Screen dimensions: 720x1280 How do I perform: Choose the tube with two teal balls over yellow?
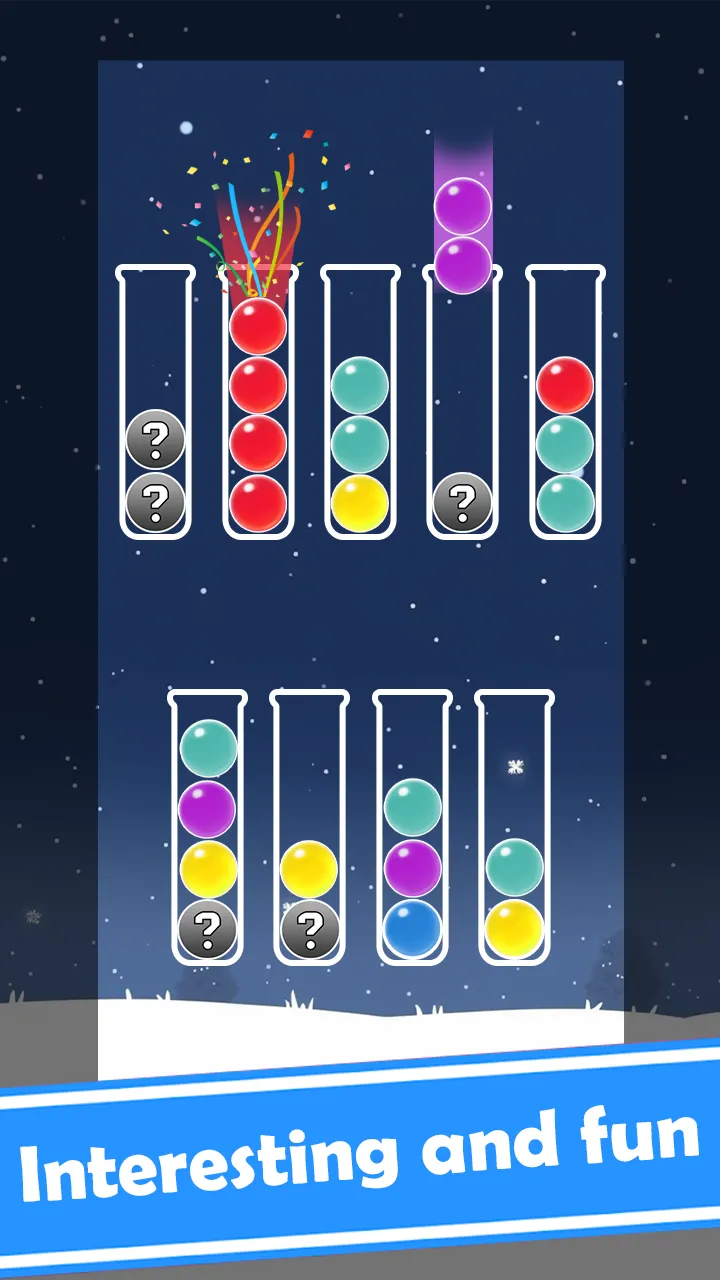[360, 403]
